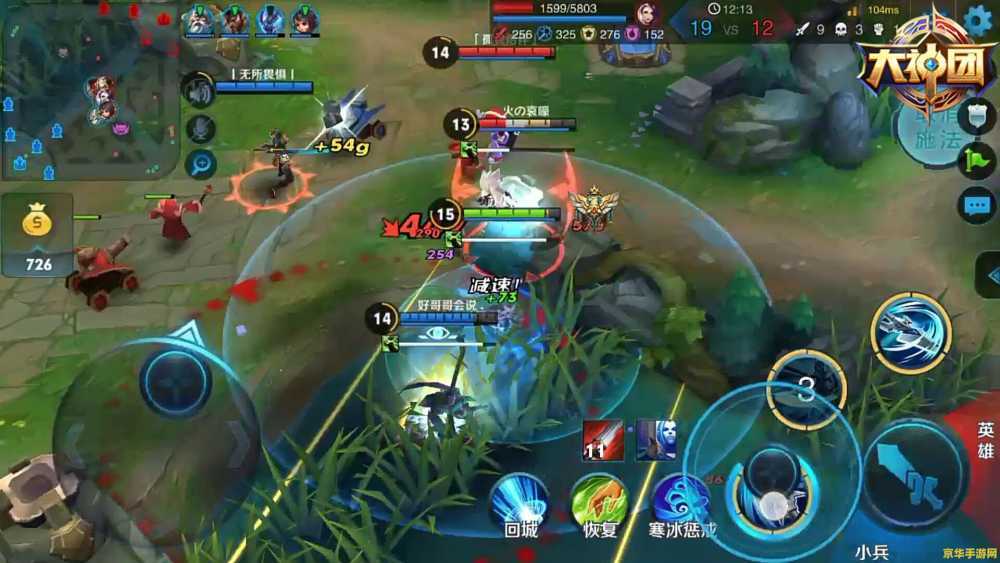This screenshot has height=563, width=1000.
Task: Toggle the speaker voice button
Action: [200, 92]
